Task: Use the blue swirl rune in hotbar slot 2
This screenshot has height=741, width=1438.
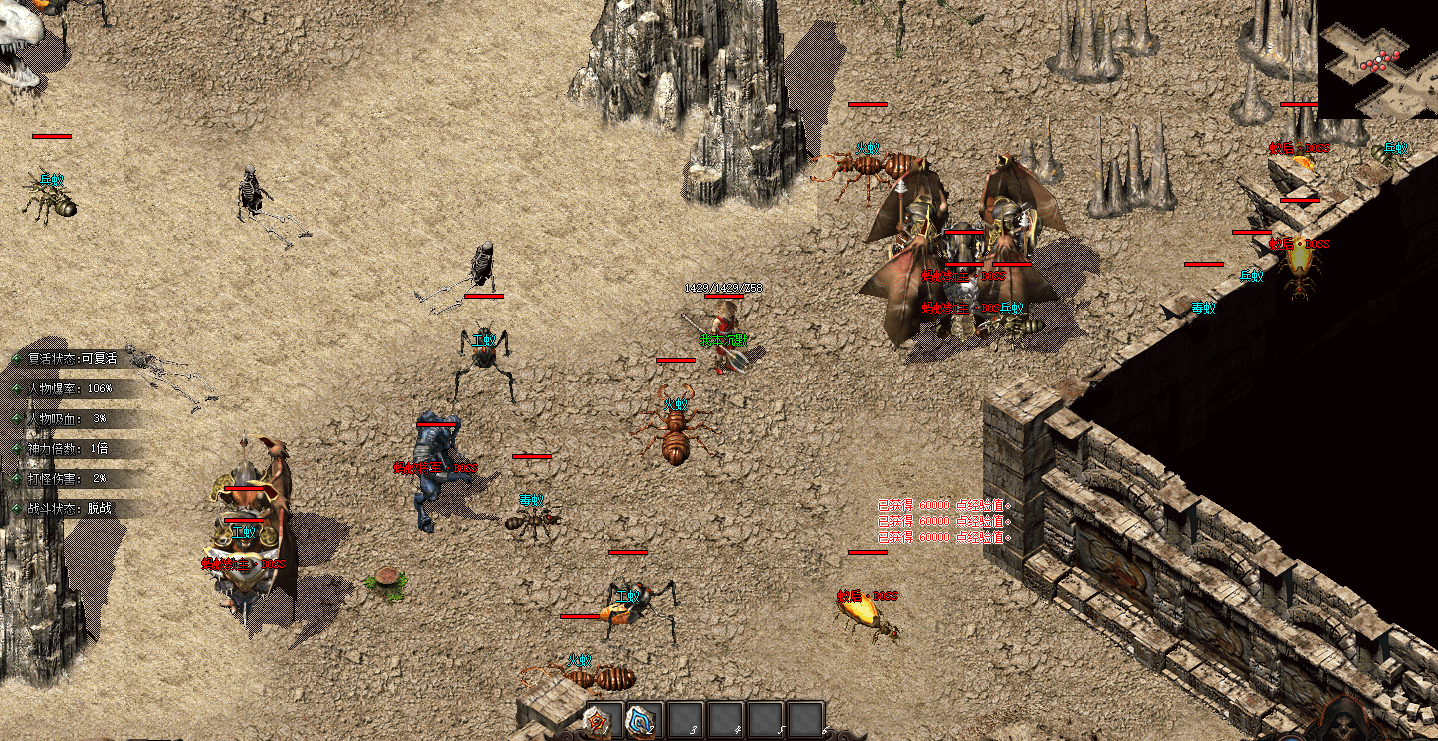Action: [x=642, y=720]
